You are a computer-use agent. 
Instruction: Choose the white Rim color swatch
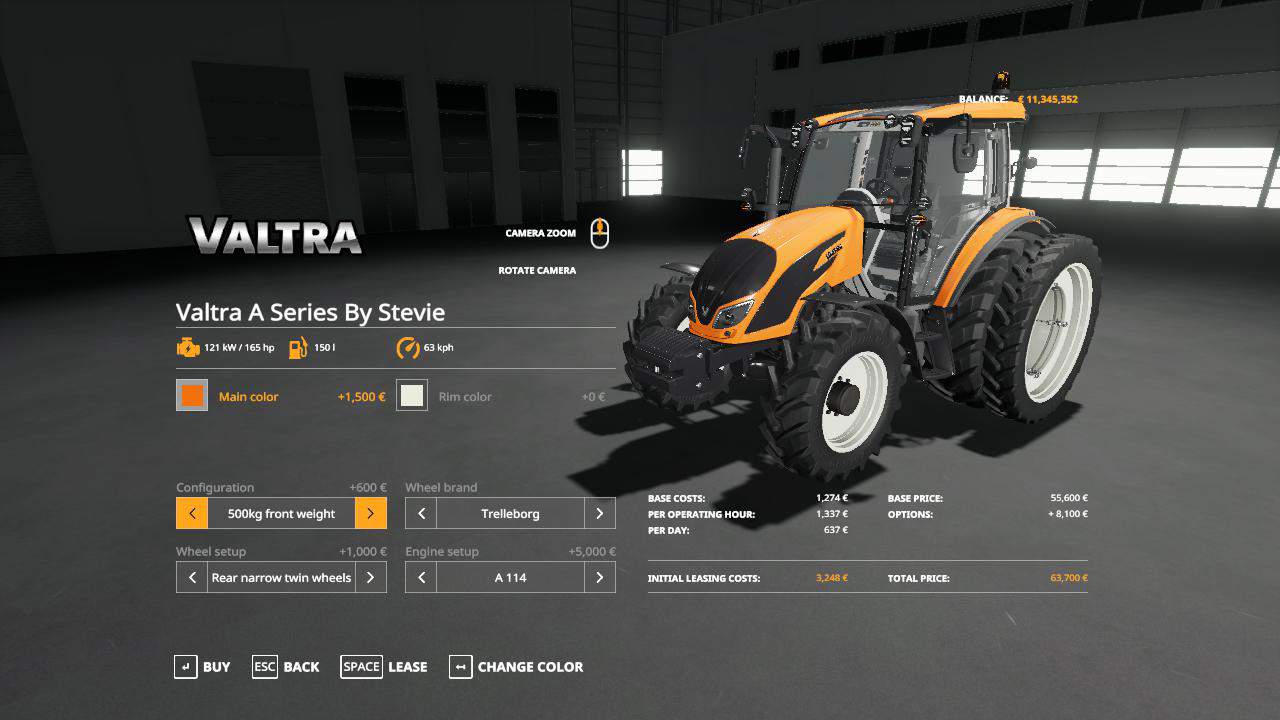pyautogui.click(x=412, y=396)
